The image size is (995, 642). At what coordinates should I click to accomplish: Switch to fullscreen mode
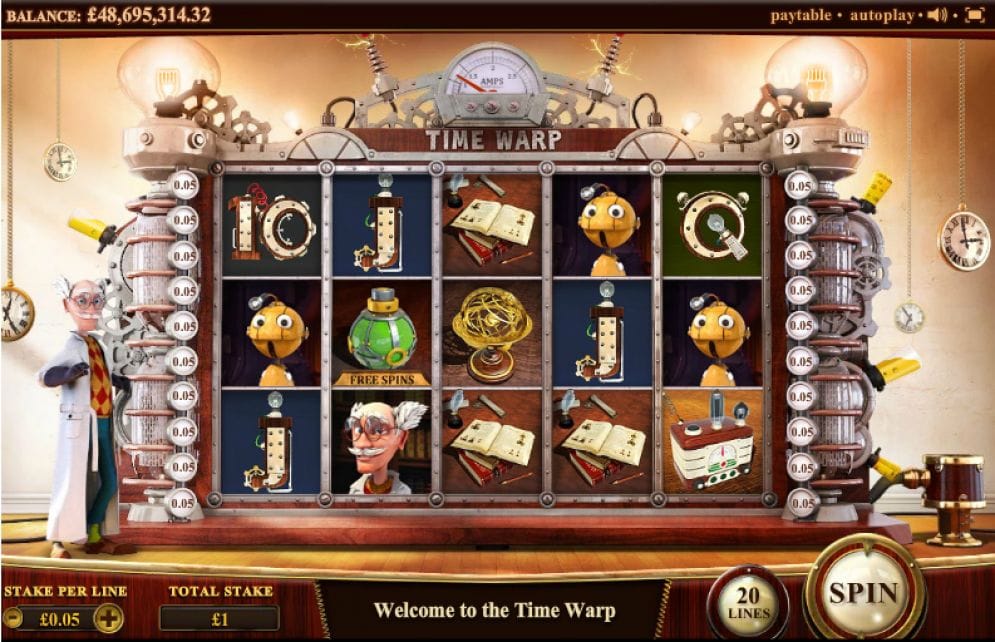tap(974, 15)
